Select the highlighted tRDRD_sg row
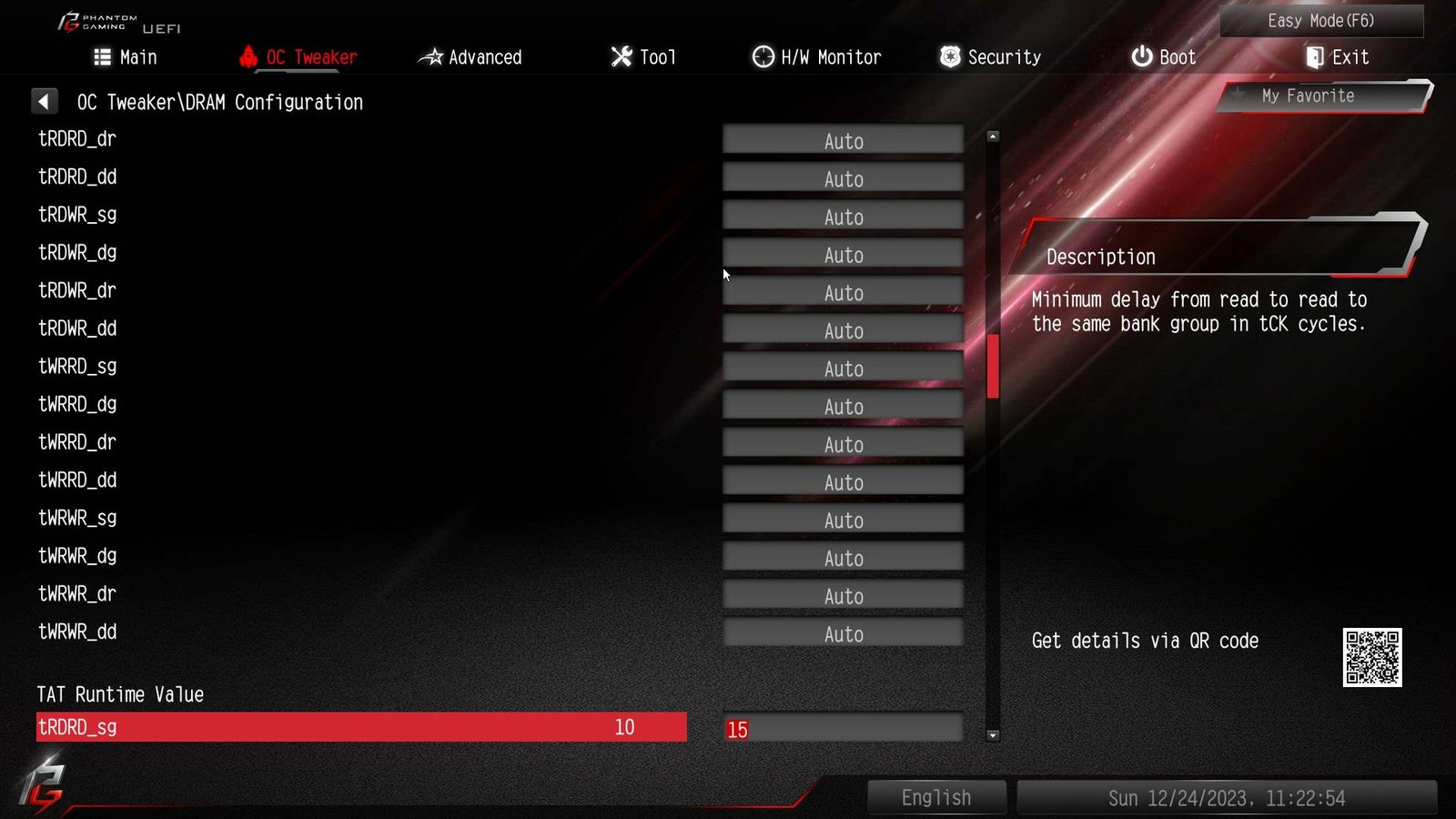The height and width of the screenshot is (819, 1456). (x=360, y=727)
